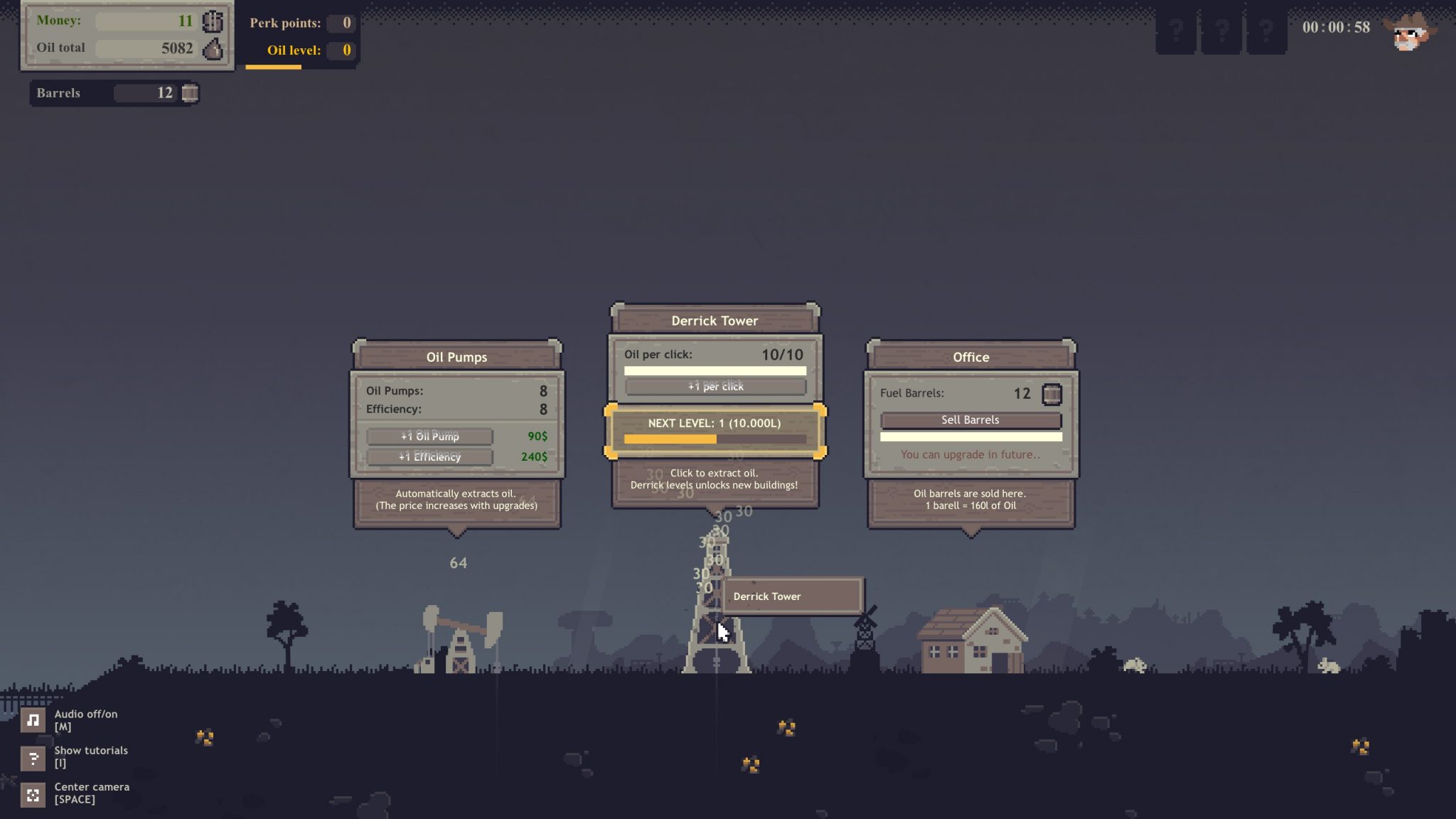Buy the +1 Oil Pump upgrade
Viewport: 1456px width, 819px height.
(429, 436)
